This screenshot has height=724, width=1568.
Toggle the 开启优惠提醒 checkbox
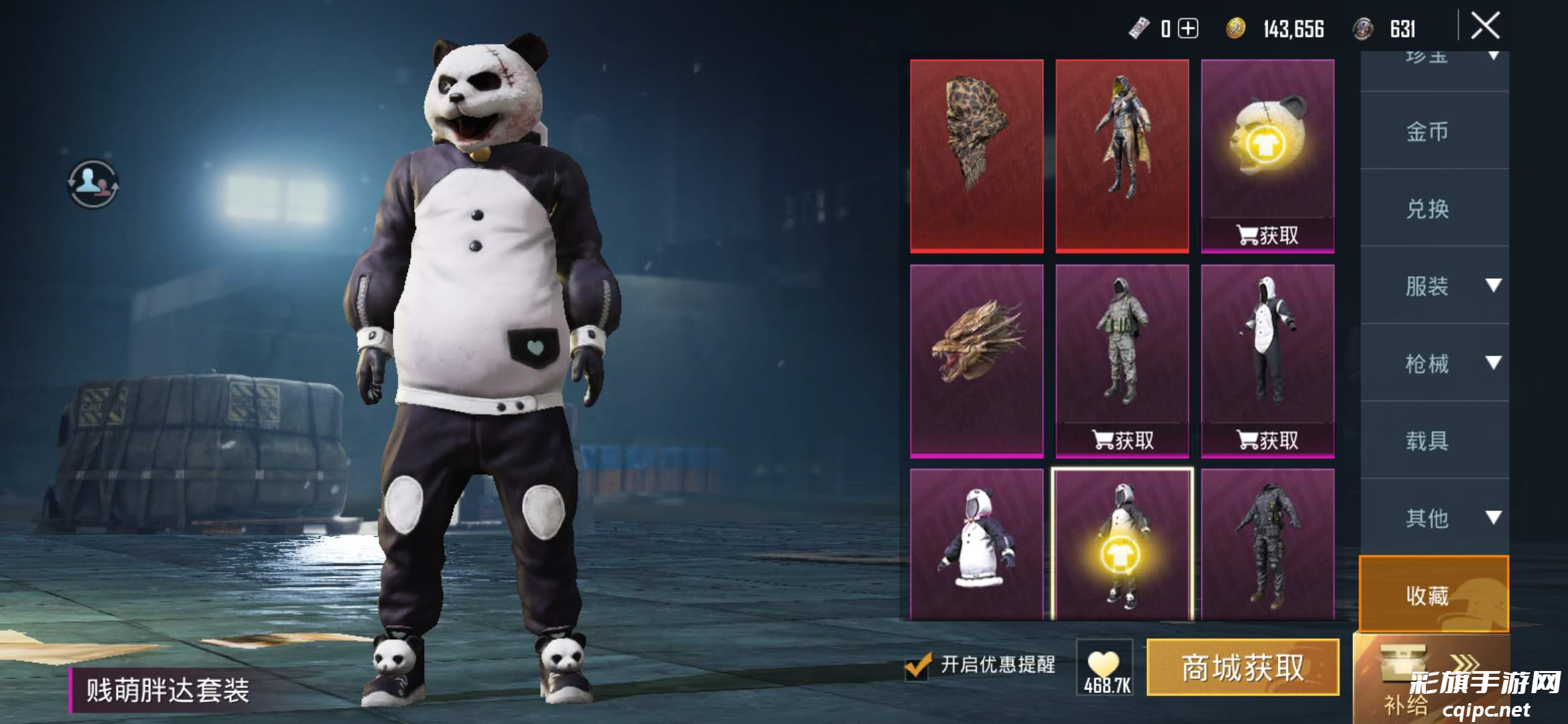(917, 666)
